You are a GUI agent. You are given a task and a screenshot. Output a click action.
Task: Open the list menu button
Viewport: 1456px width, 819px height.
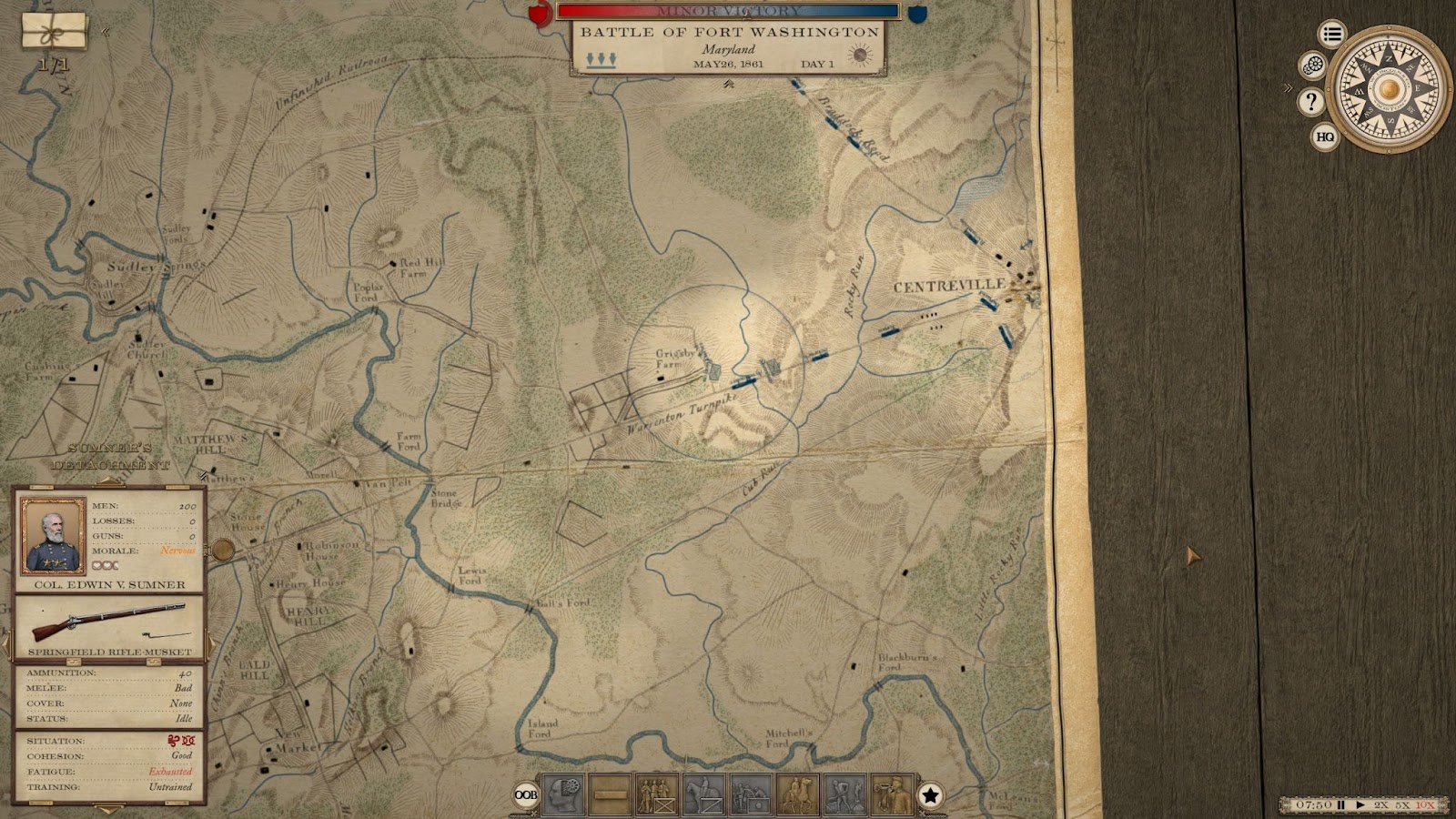(x=1332, y=35)
